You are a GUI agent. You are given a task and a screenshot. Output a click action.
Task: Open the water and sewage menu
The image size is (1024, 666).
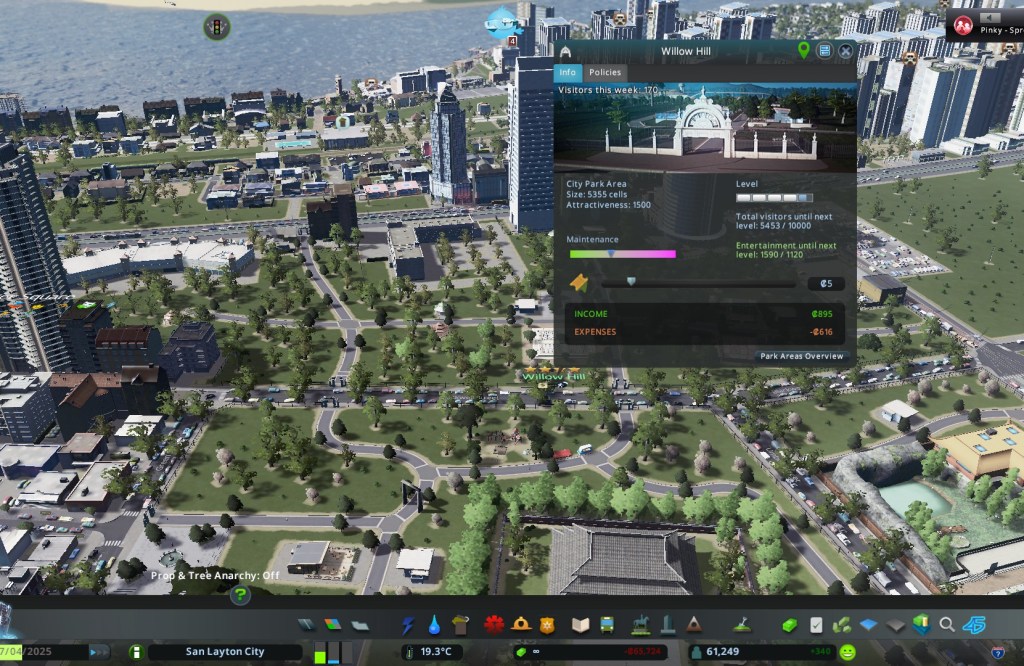point(434,625)
